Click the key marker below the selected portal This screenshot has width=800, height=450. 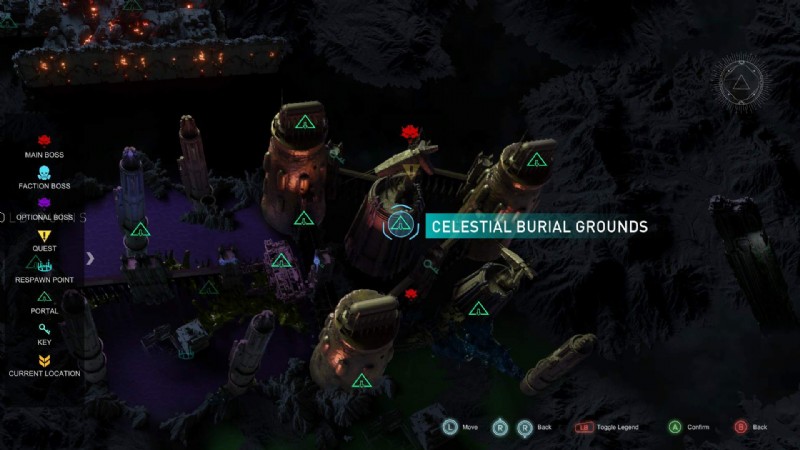[429, 267]
